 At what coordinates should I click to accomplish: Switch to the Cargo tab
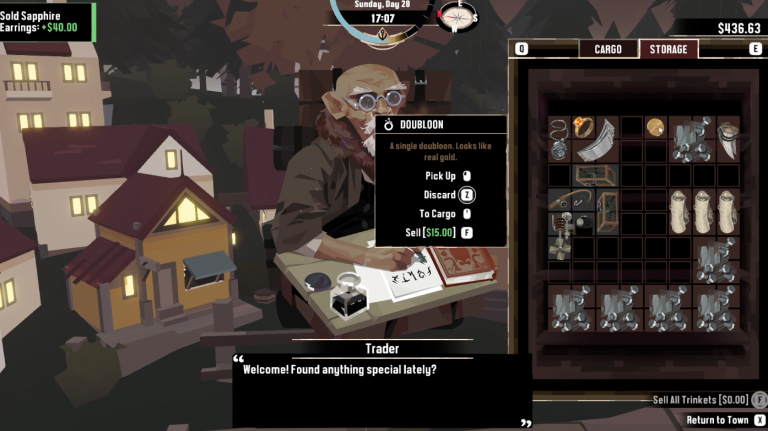[x=608, y=49]
